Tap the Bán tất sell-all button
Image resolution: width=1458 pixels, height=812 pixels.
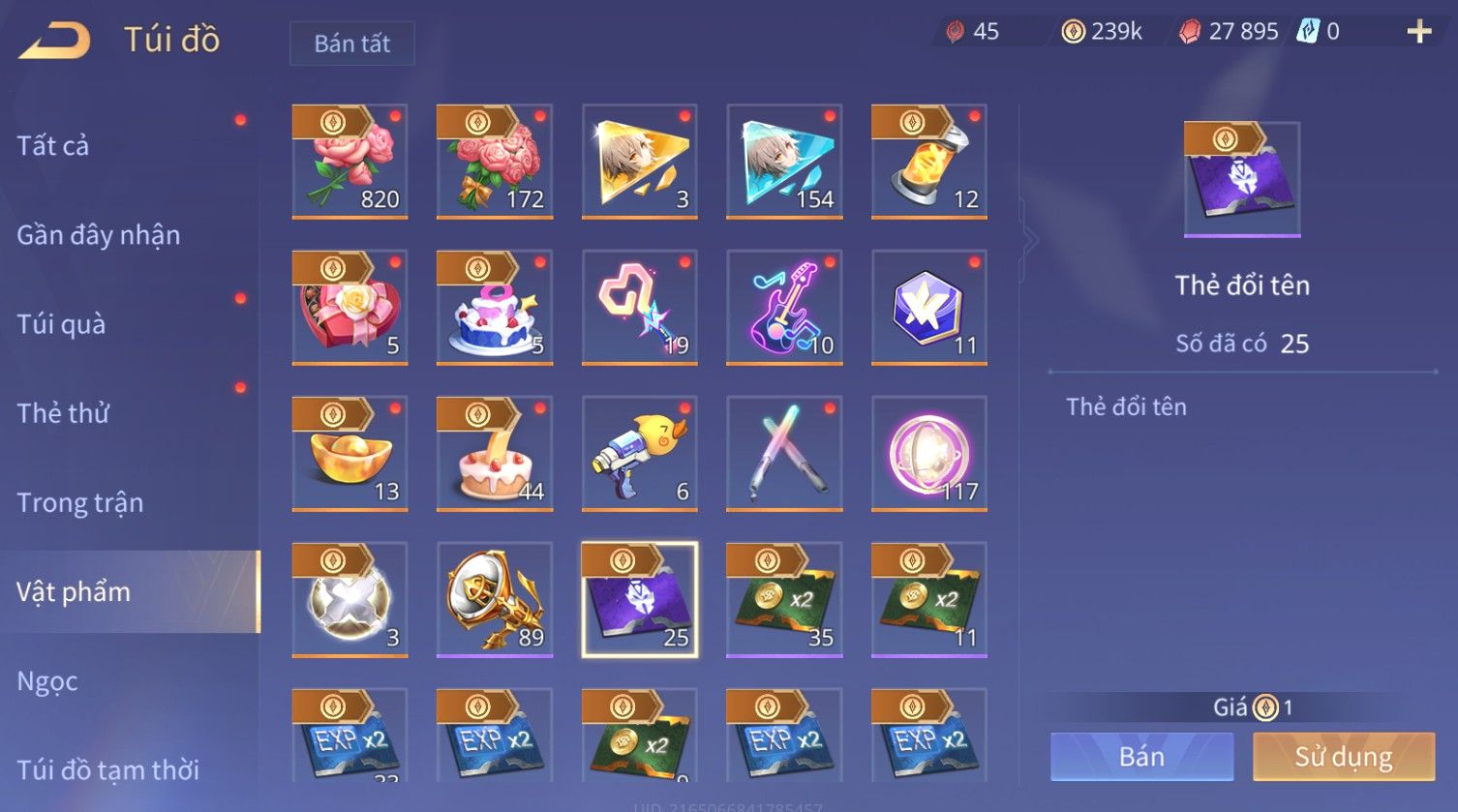[351, 44]
